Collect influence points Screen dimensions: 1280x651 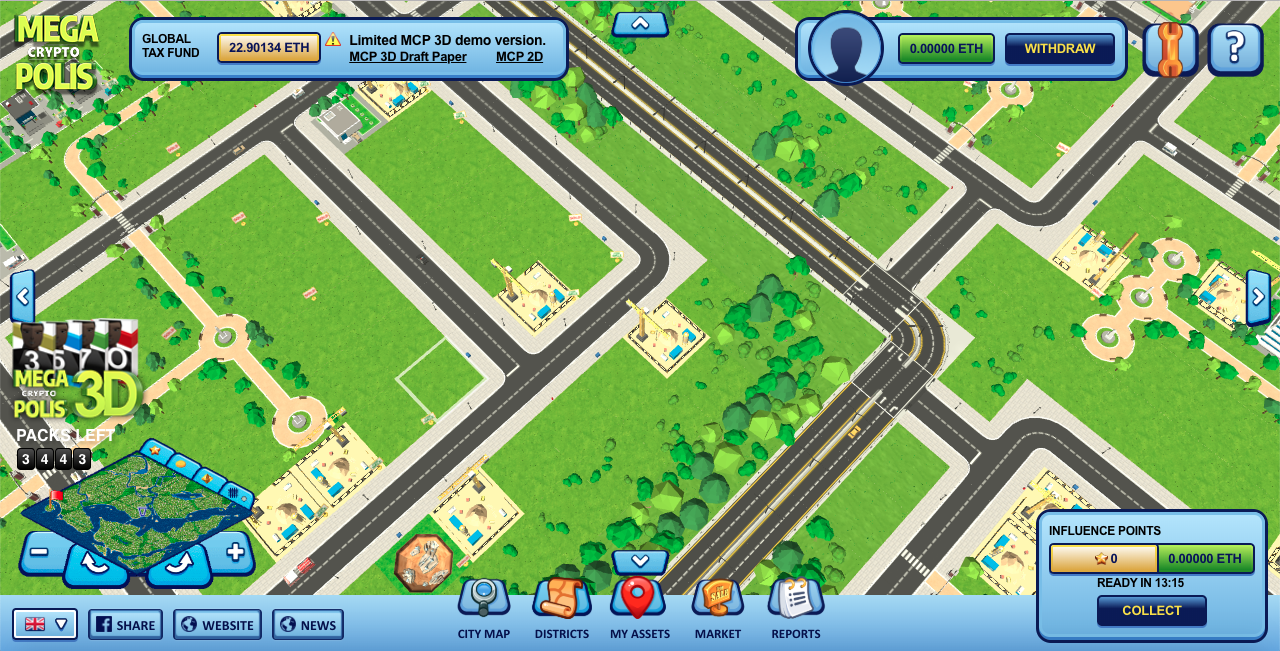point(1151,610)
